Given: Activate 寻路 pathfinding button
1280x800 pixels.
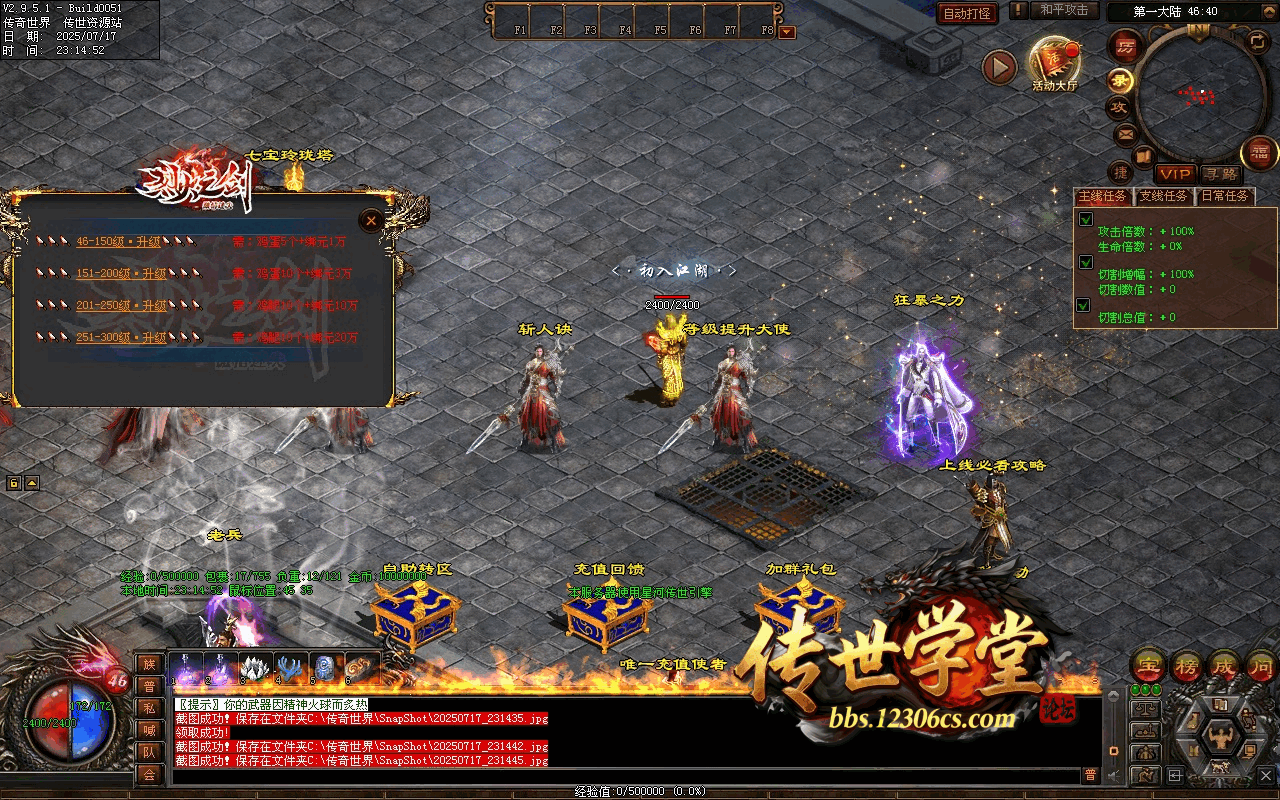Looking at the screenshot, I should pyautogui.click(x=1219, y=174).
